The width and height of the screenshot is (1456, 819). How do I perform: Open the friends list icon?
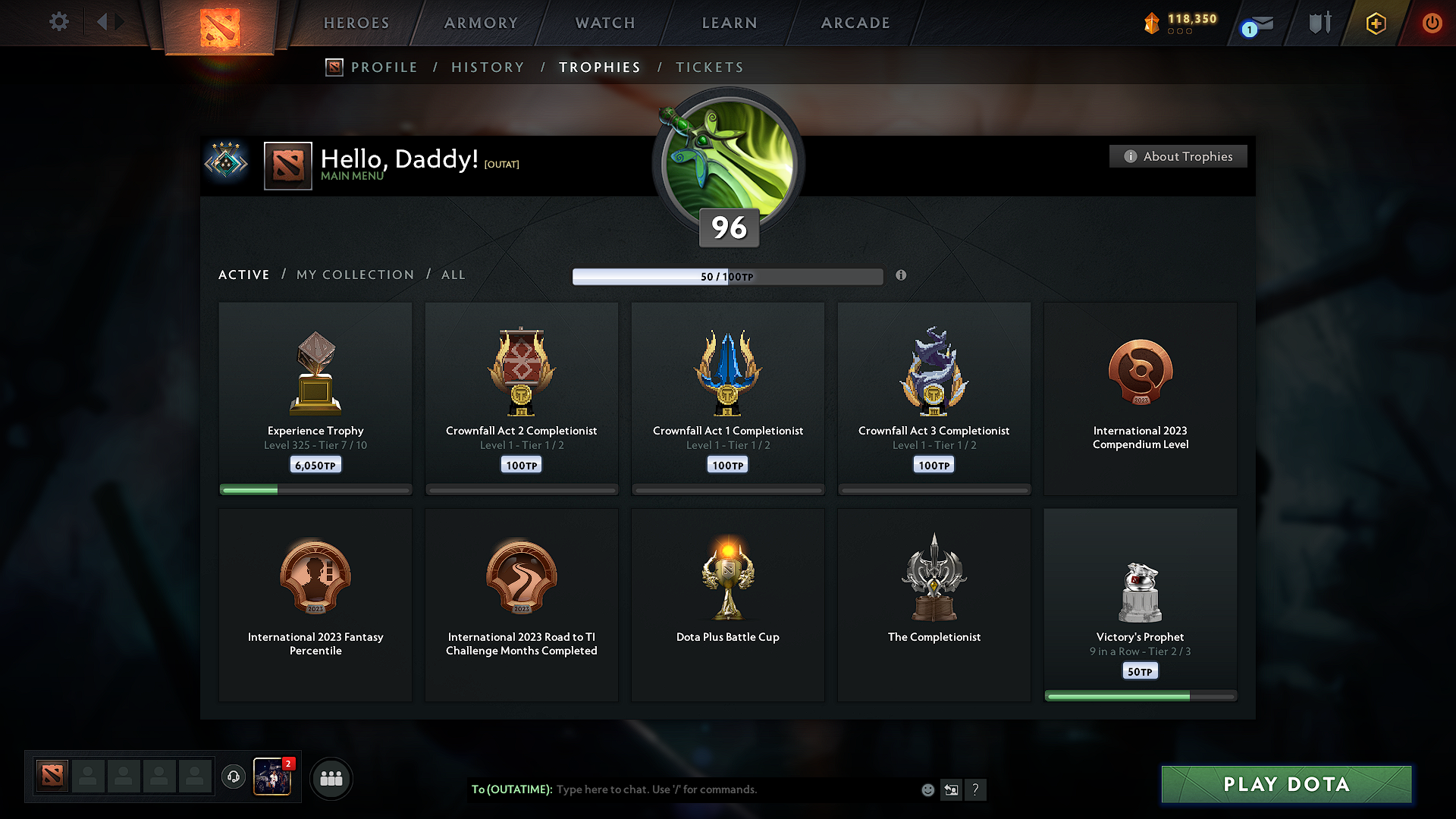pyautogui.click(x=331, y=778)
